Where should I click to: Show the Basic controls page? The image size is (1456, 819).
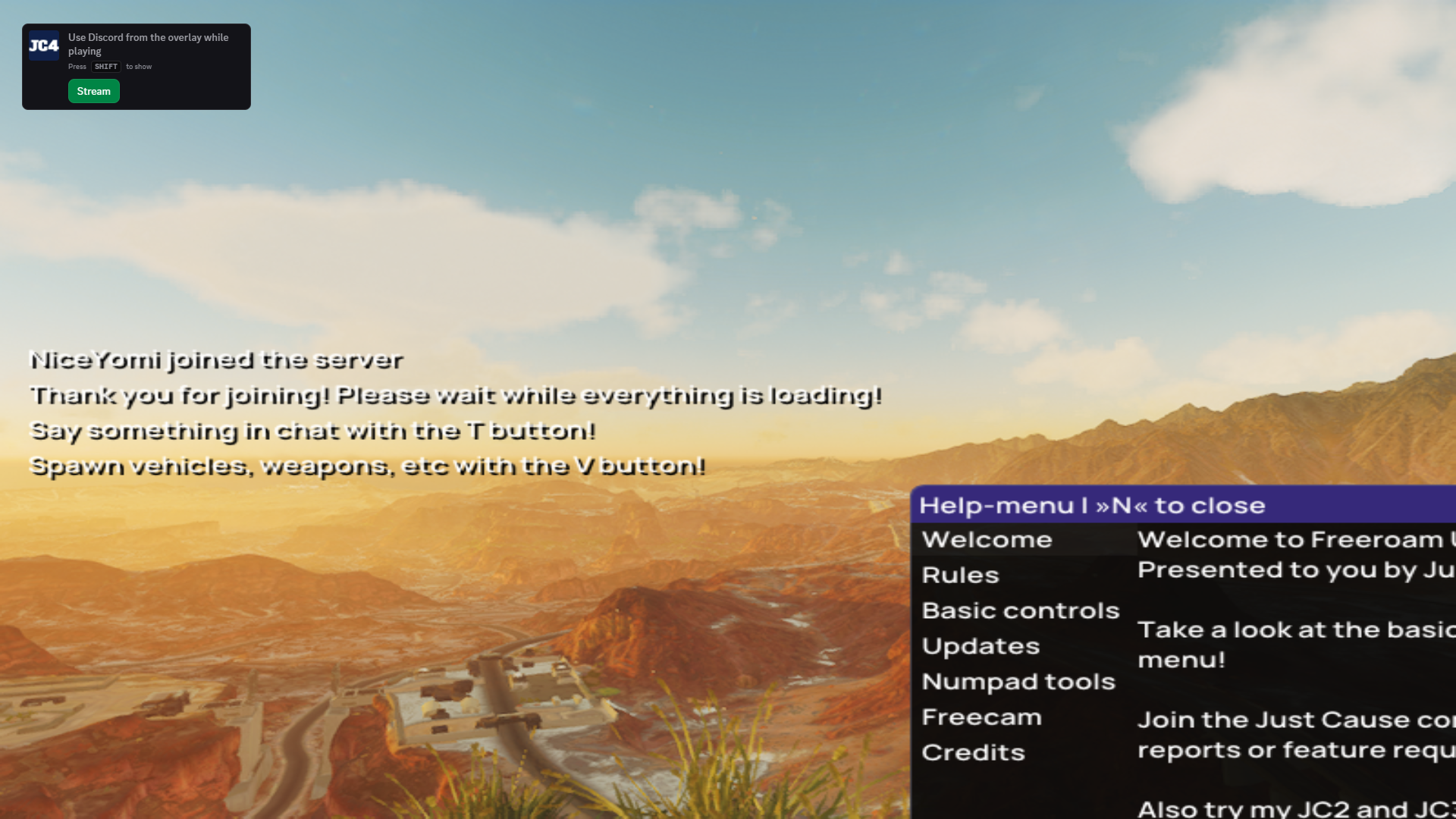(1020, 611)
